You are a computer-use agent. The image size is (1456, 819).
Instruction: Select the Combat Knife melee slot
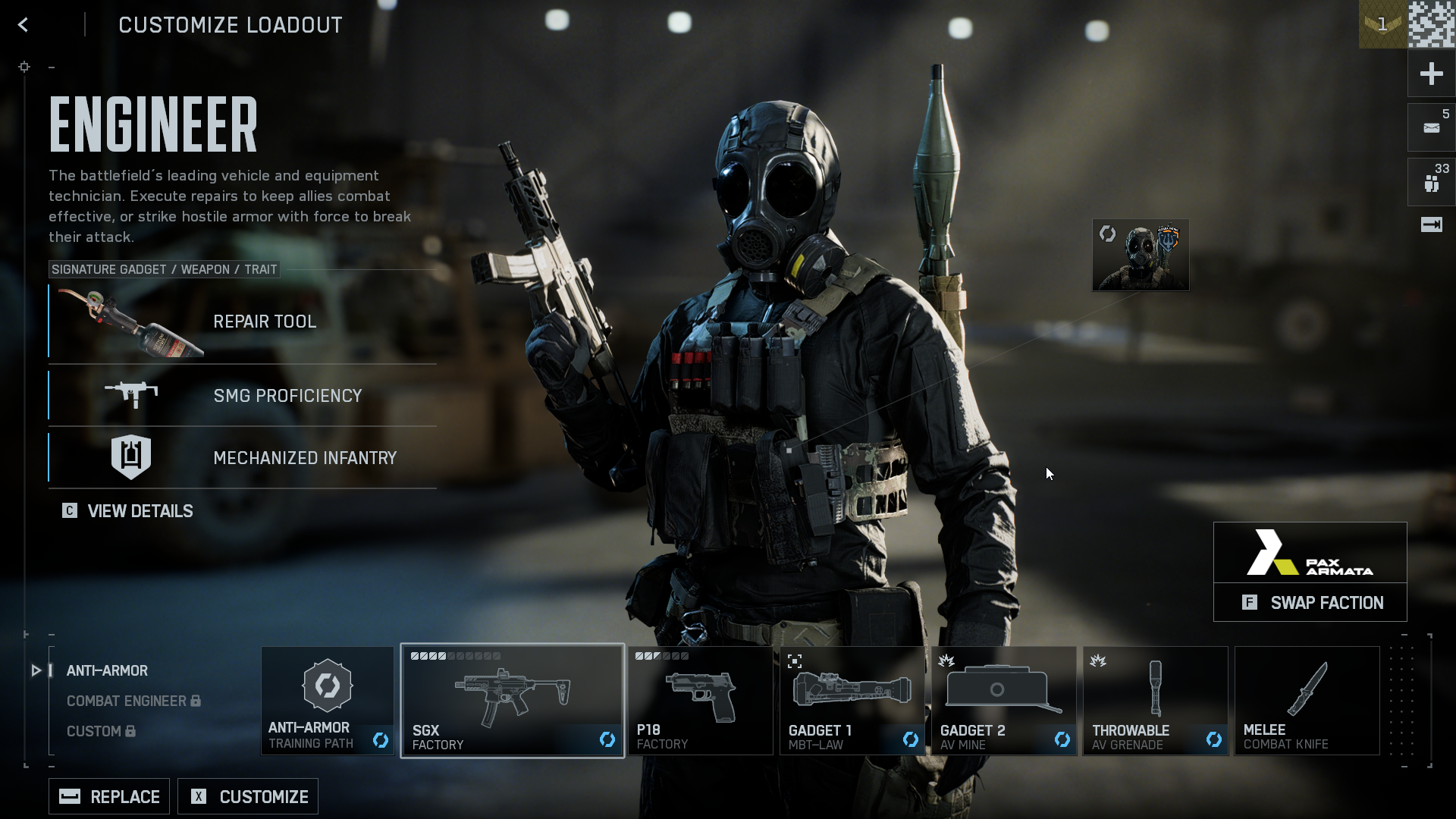click(x=1307, y=700)
